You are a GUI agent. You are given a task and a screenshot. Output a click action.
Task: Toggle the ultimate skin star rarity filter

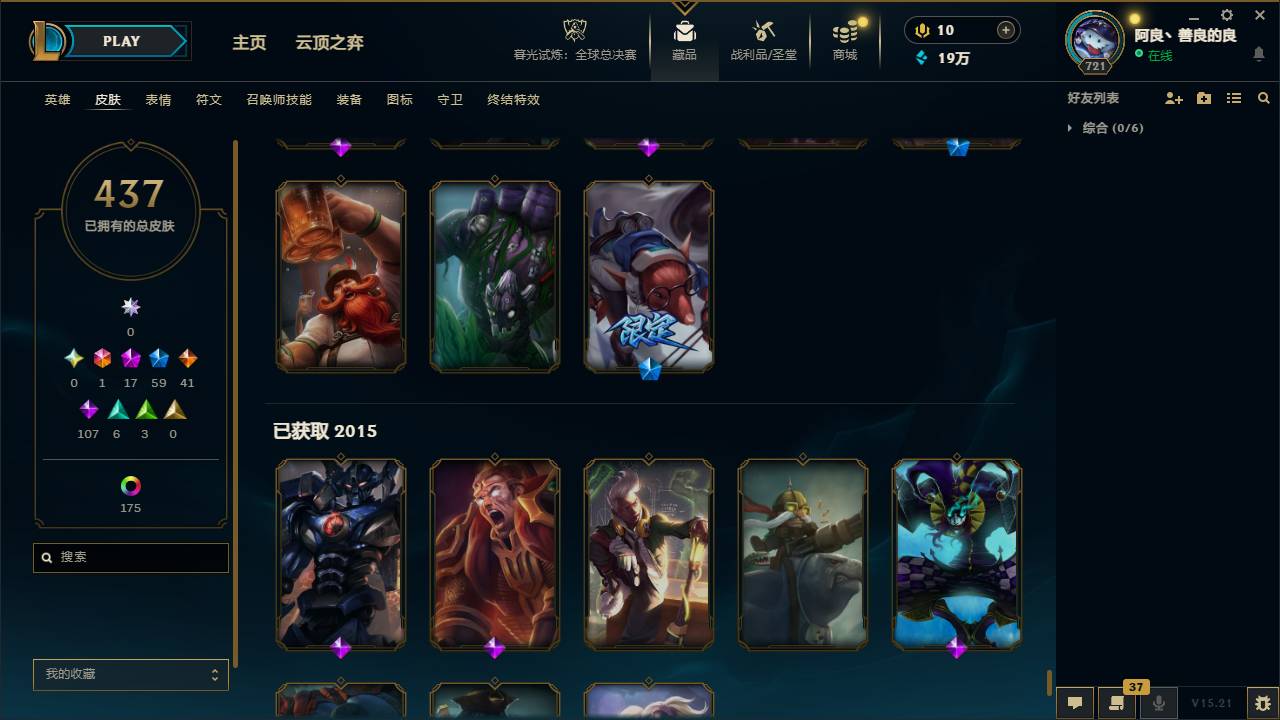pyautogui.click(x=130, y=307)
